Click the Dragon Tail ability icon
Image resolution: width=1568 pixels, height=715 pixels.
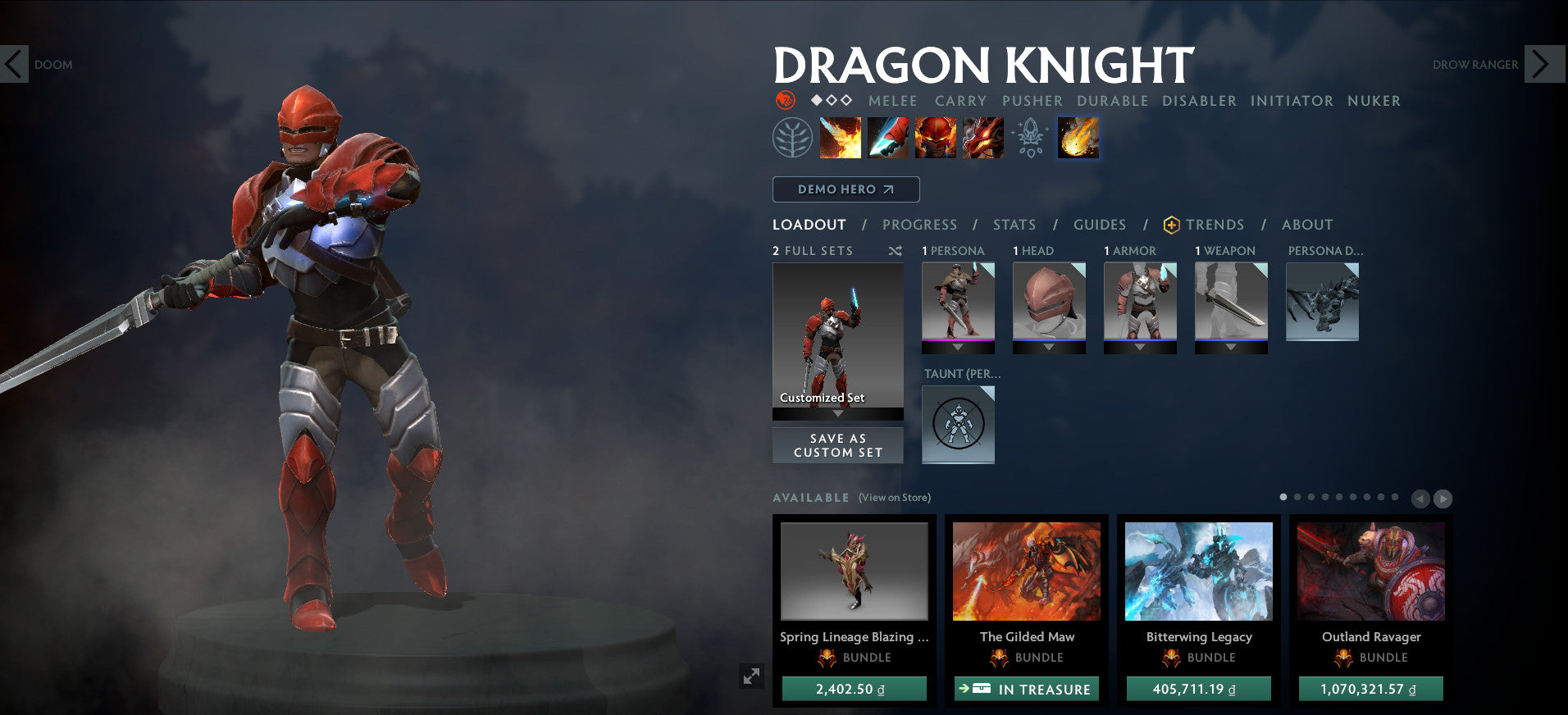coord(887,138)
